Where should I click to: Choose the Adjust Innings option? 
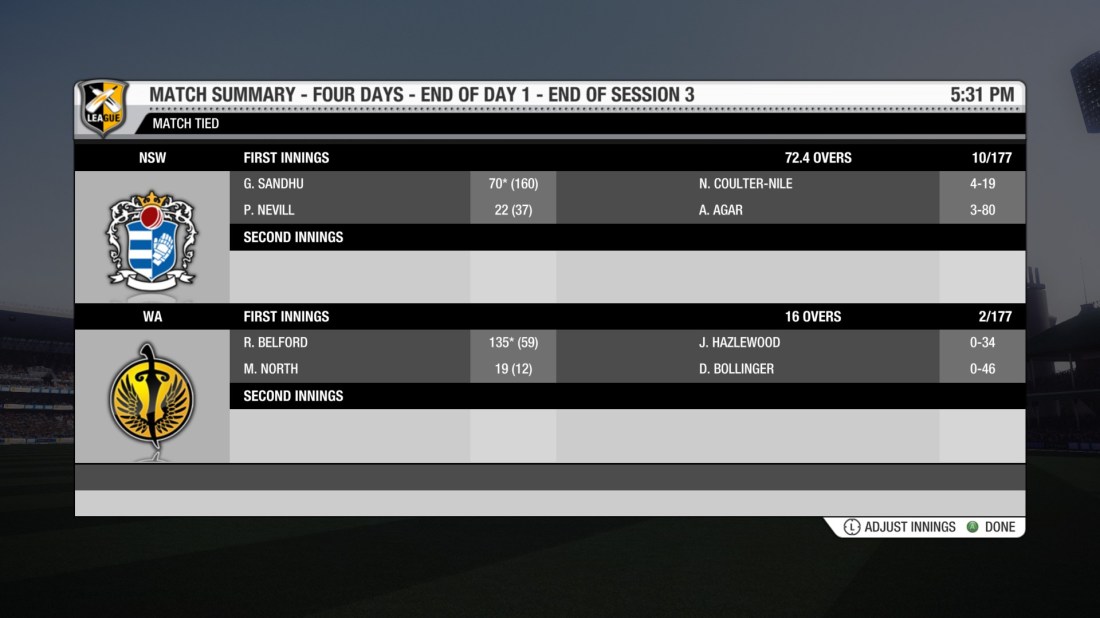coord(899,527)
